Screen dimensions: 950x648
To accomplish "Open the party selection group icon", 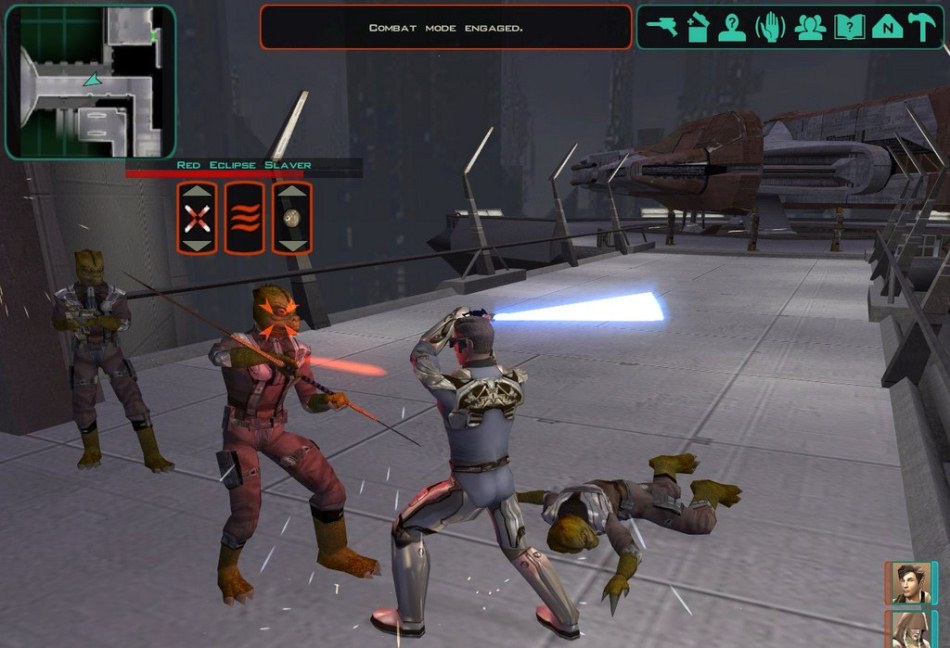I will click(x=809, y=27).
